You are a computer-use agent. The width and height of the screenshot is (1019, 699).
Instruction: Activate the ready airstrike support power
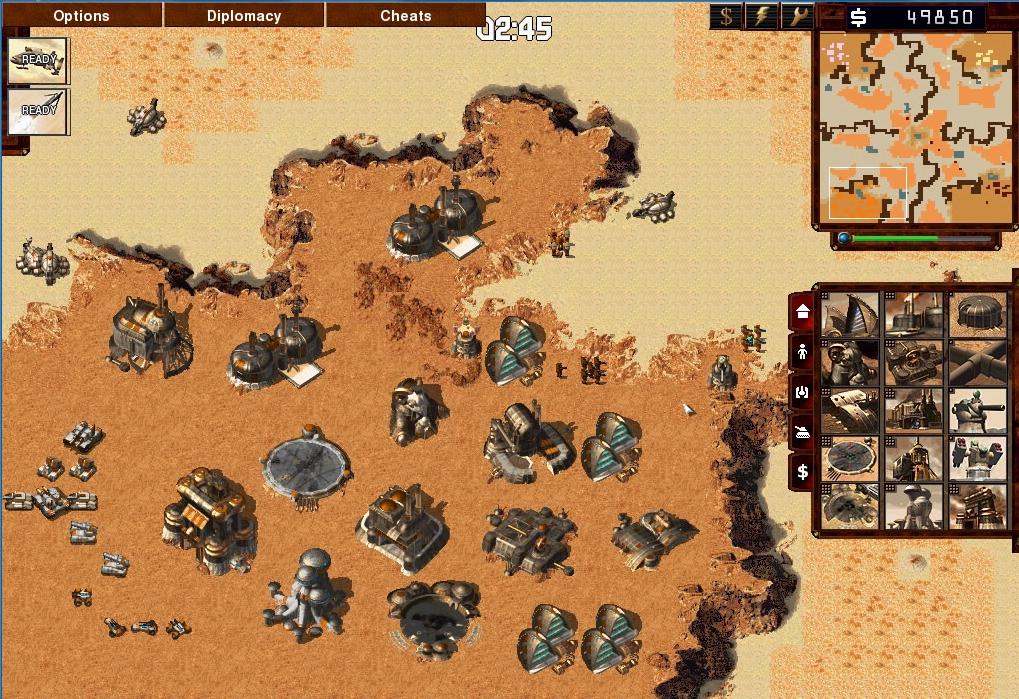[x=38, y=61]
